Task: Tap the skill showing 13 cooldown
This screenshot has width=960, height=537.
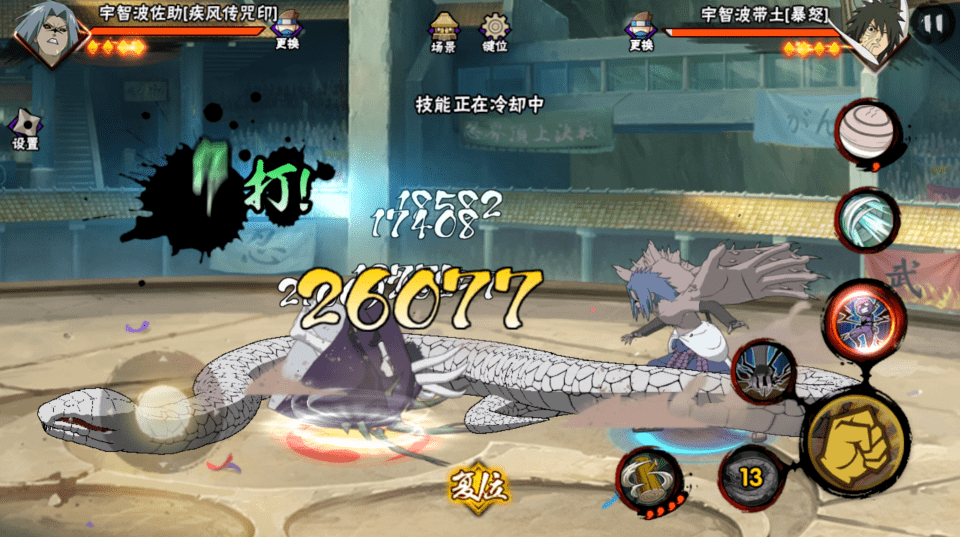Action: (x=750, y=478)
